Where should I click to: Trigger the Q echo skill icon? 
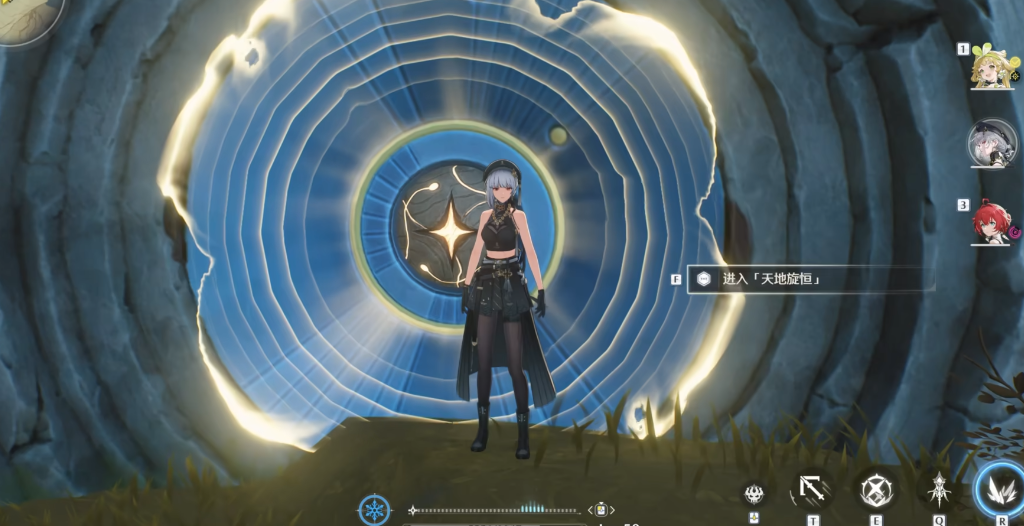[x=939, y=491]
